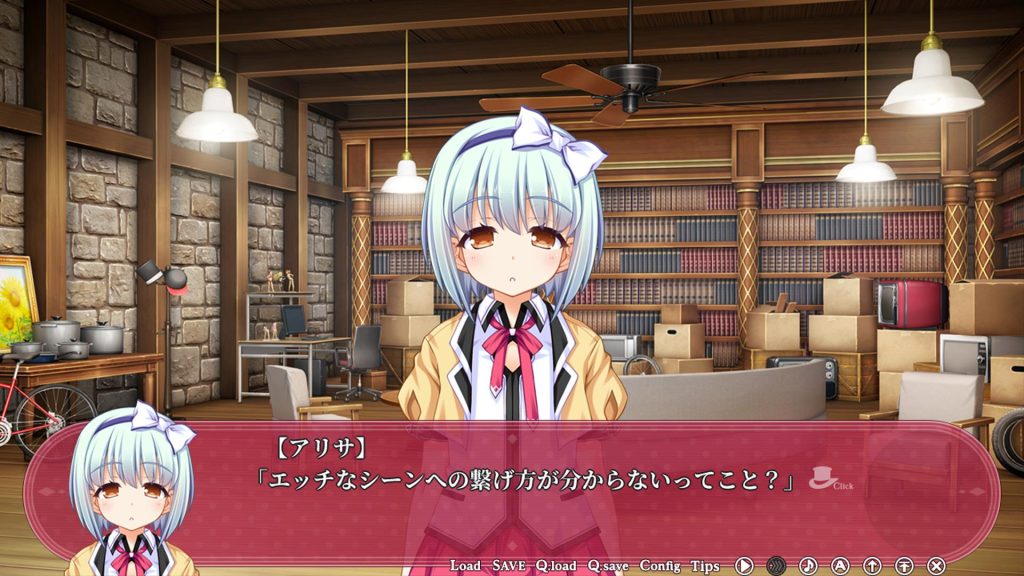Image resolution: width=1024 pixels, height=576 pixels.
Task: Open the Config settings
Action: click(660, 566)
